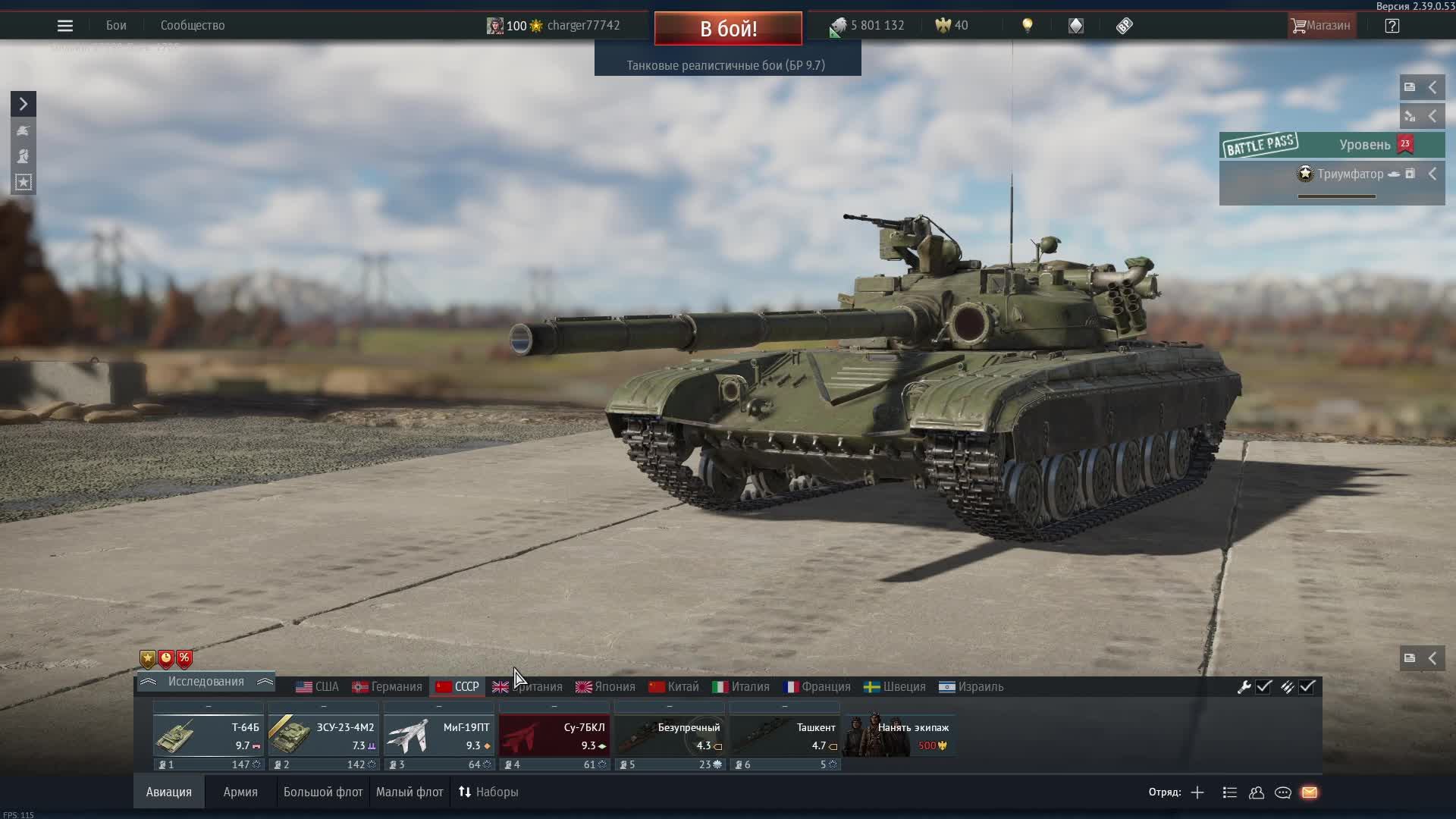This screenshot has width=1456, height=819.
Task: Switch to the Германия nation tab
Action: pos(388,687)
